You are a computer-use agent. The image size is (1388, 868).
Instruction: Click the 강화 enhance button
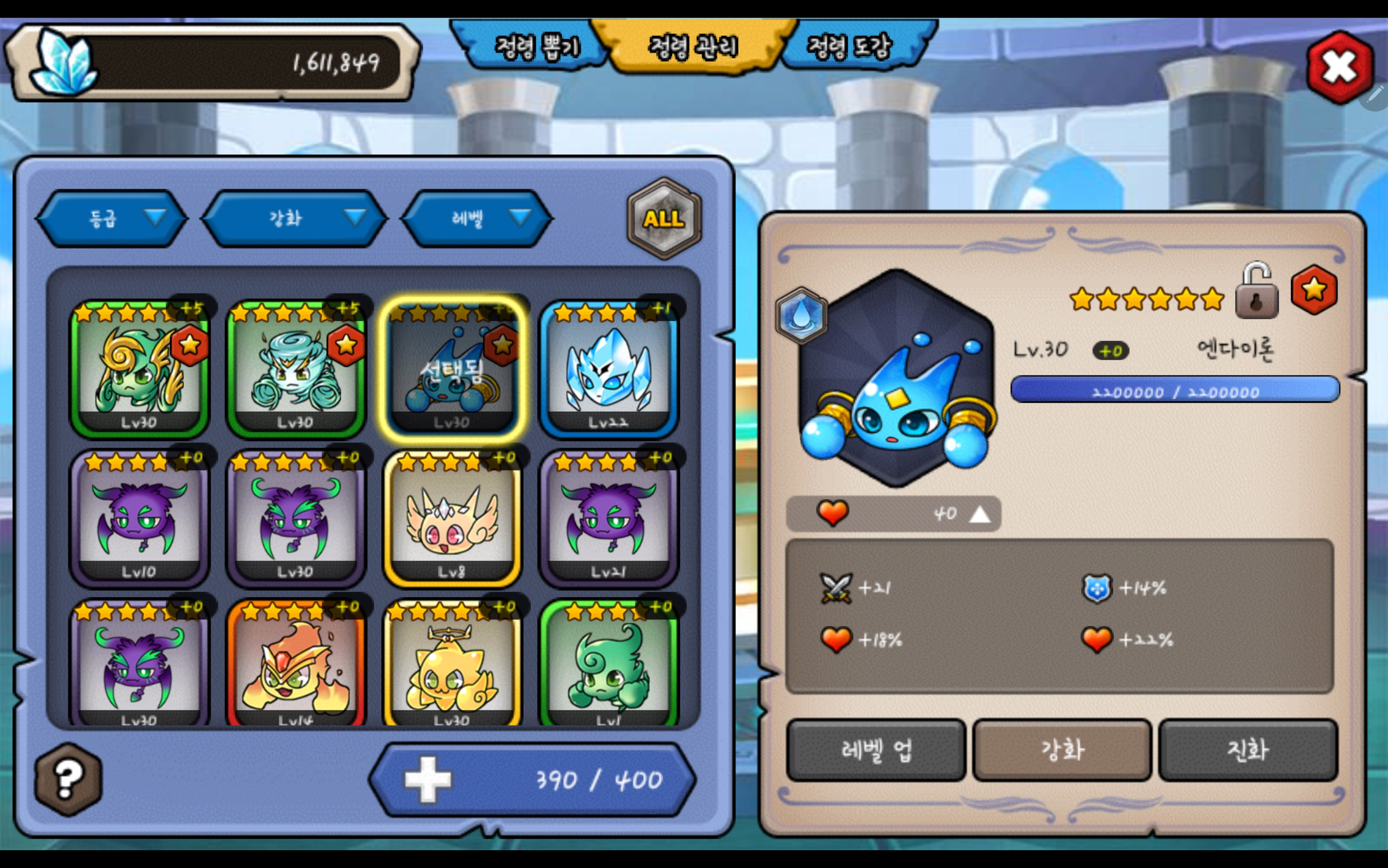click(x=1062, y=750)
